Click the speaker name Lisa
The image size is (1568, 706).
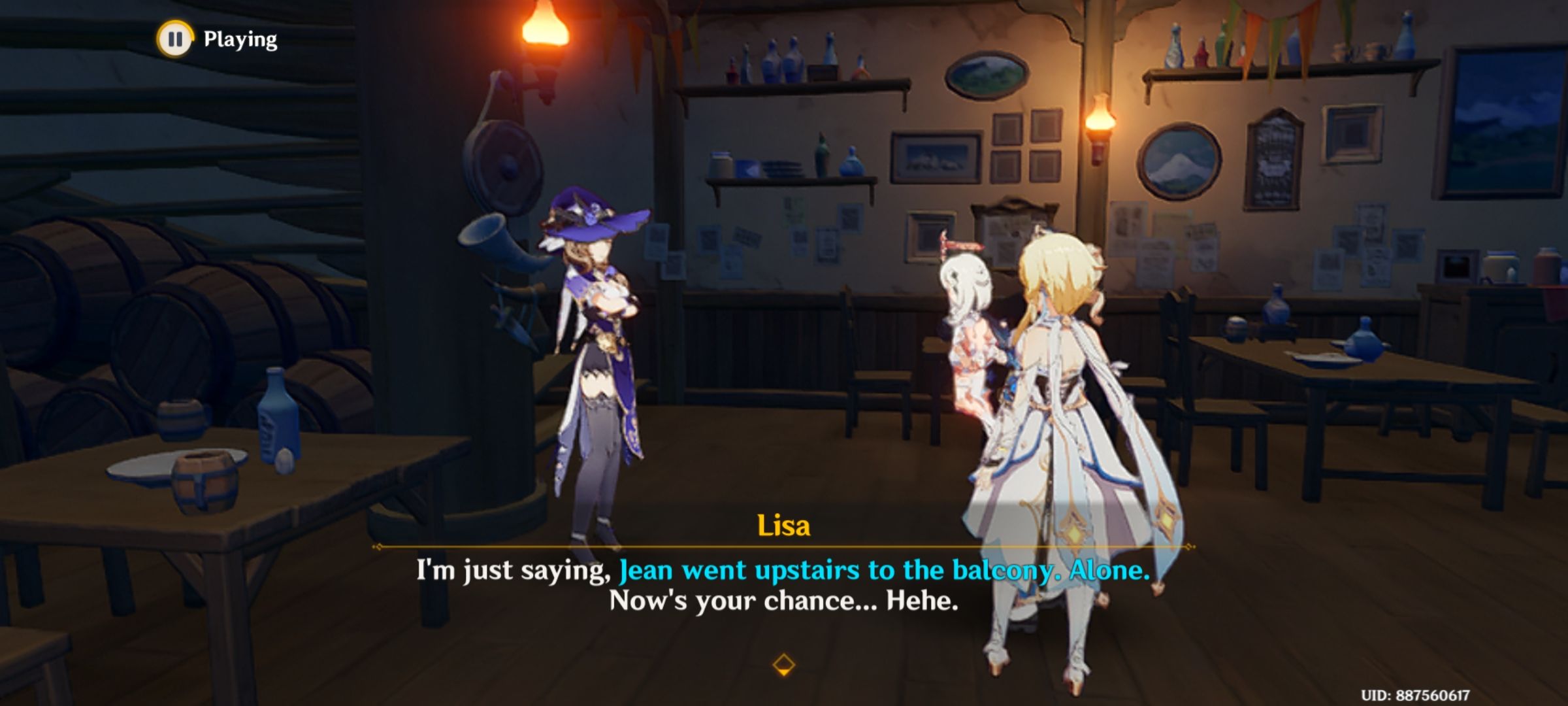tap(784, 526)
